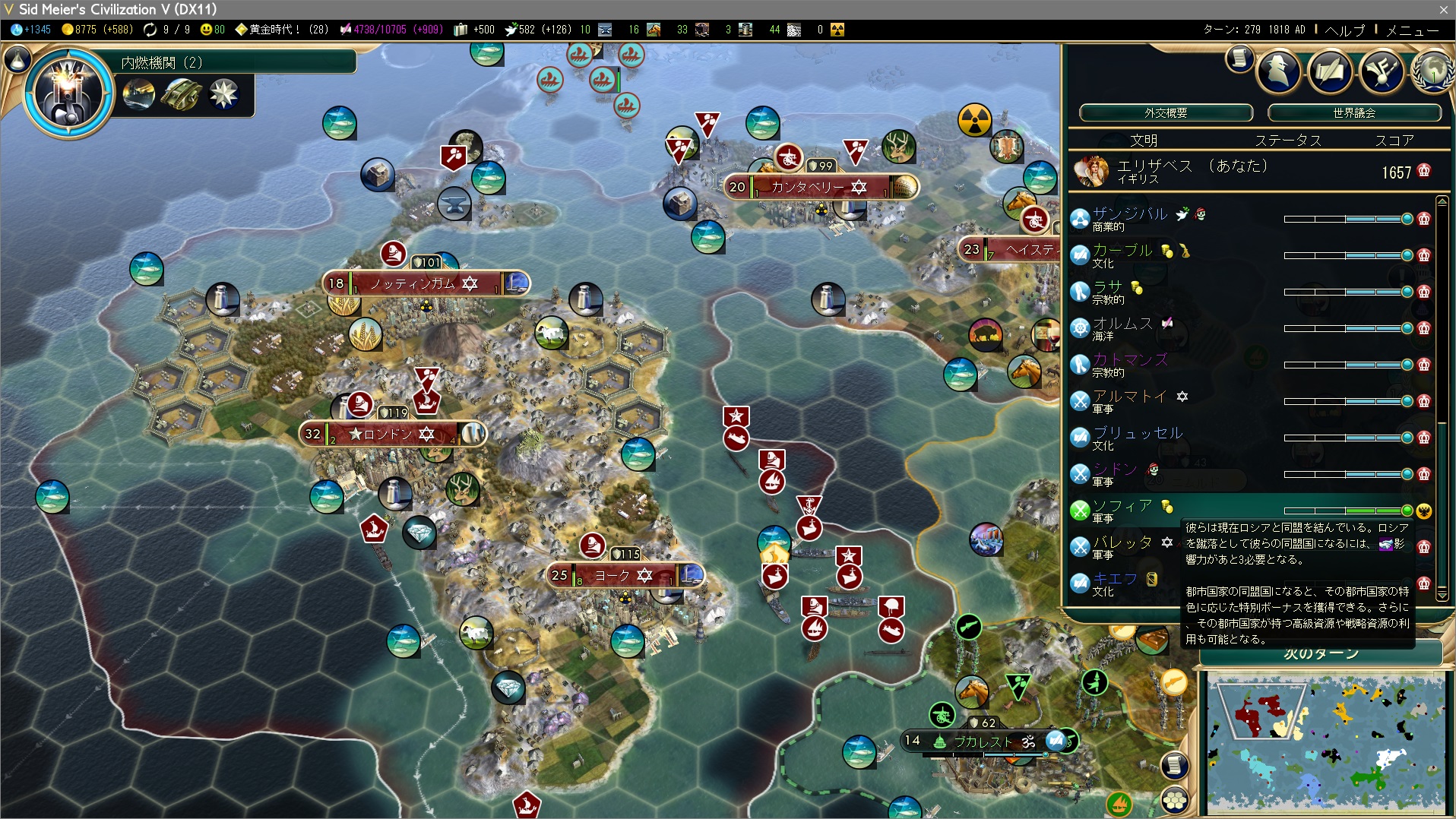Open social policies scroll-and-quill icon

pos(1330,71)
